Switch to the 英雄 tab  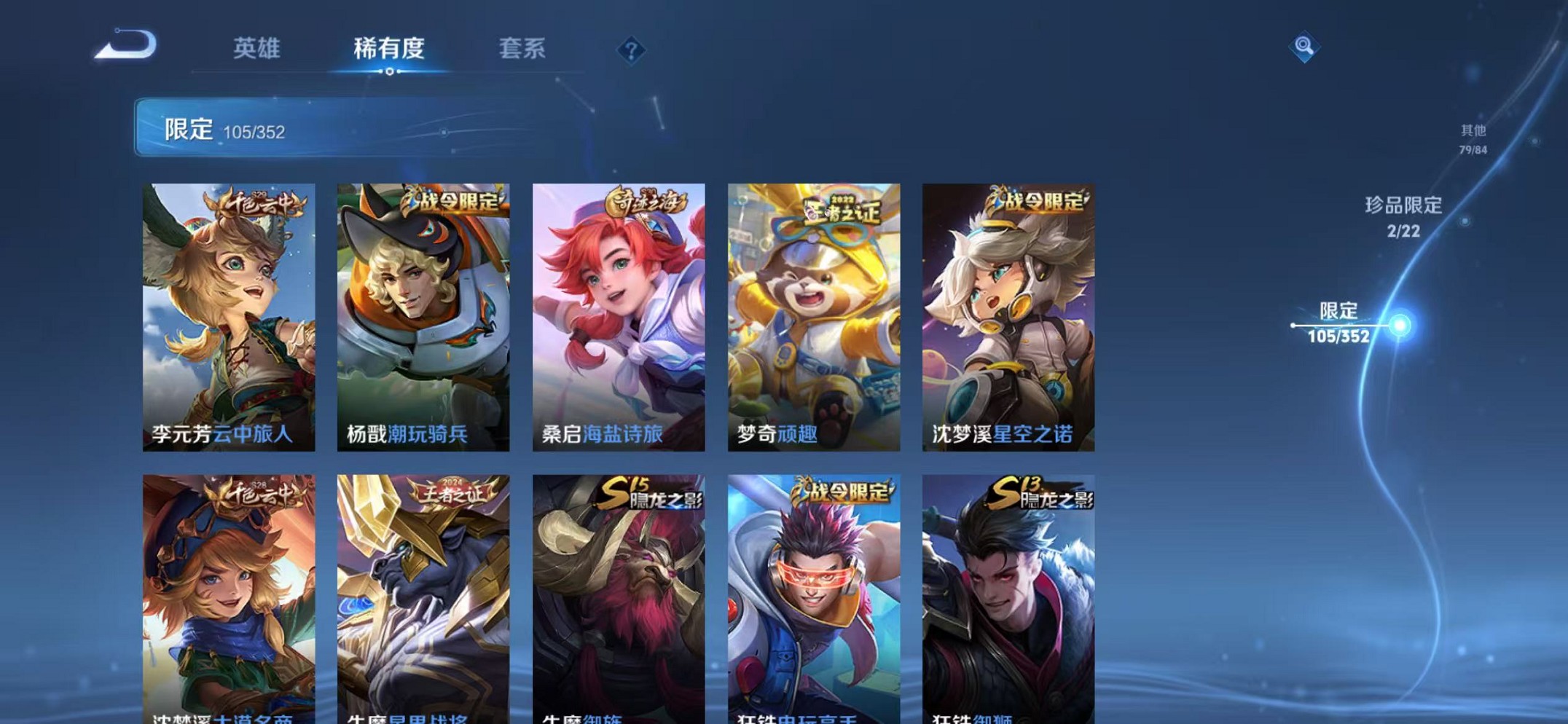(x=256, y=50)
